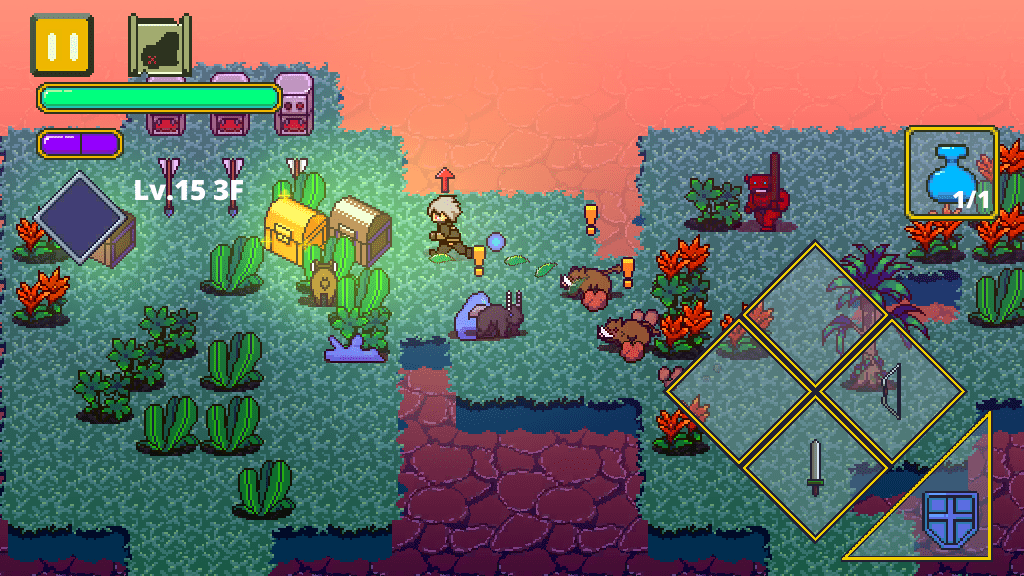Open the dungeon map scroll
Screen dimensions: 1024x576
click(x=159, y=46)
